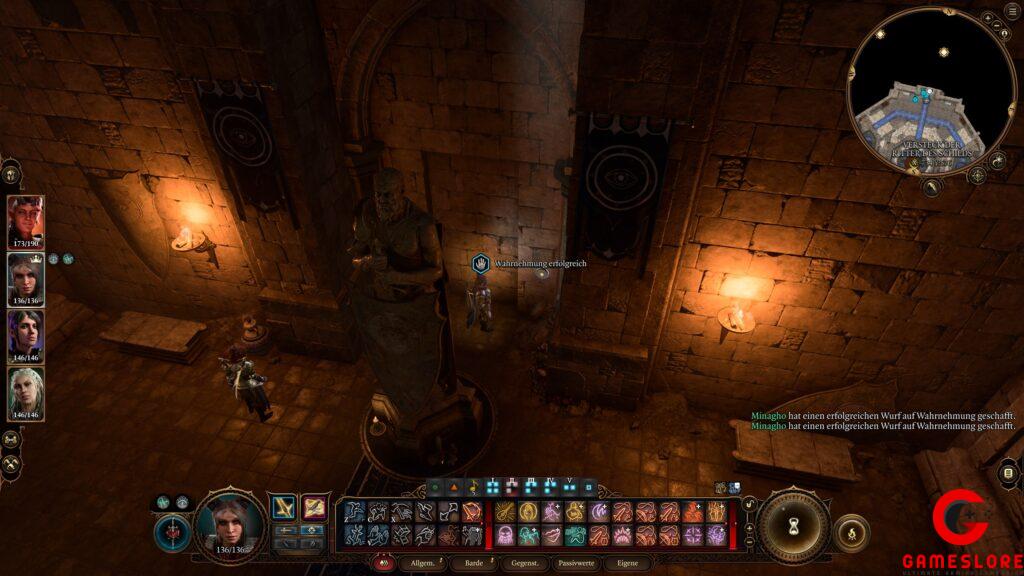1024x576 pixels.
Task: Select the red-haired party member portrait
Action: point(25,222)
